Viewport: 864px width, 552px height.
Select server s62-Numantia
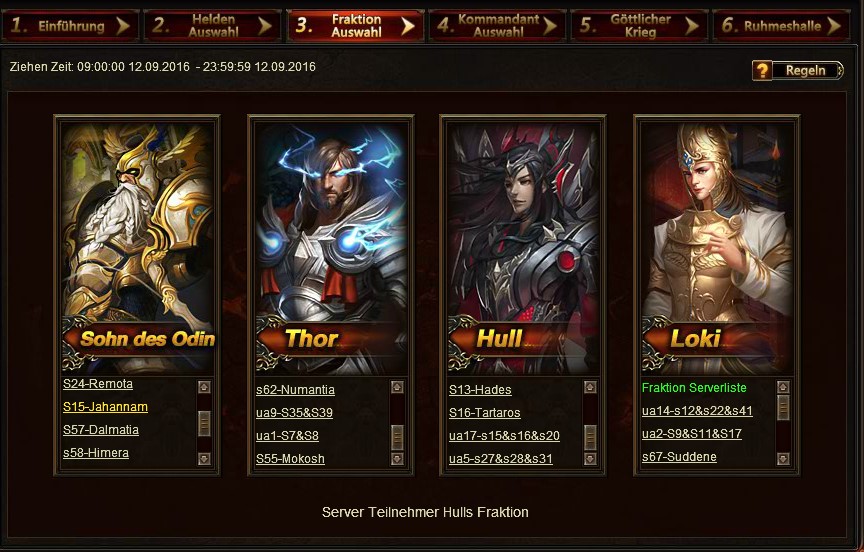[295, 390]
